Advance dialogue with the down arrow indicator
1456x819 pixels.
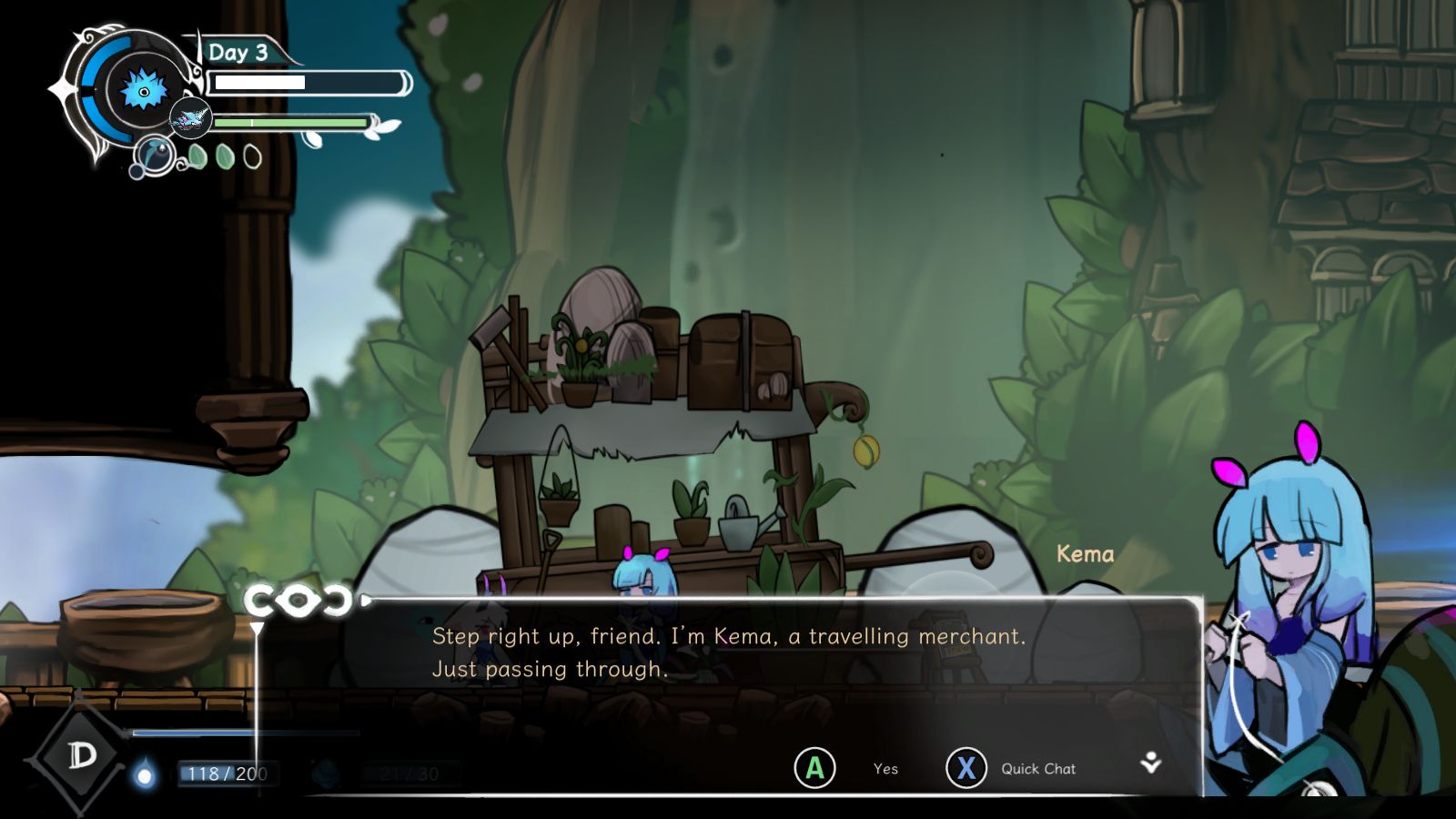pos(1151,763)
